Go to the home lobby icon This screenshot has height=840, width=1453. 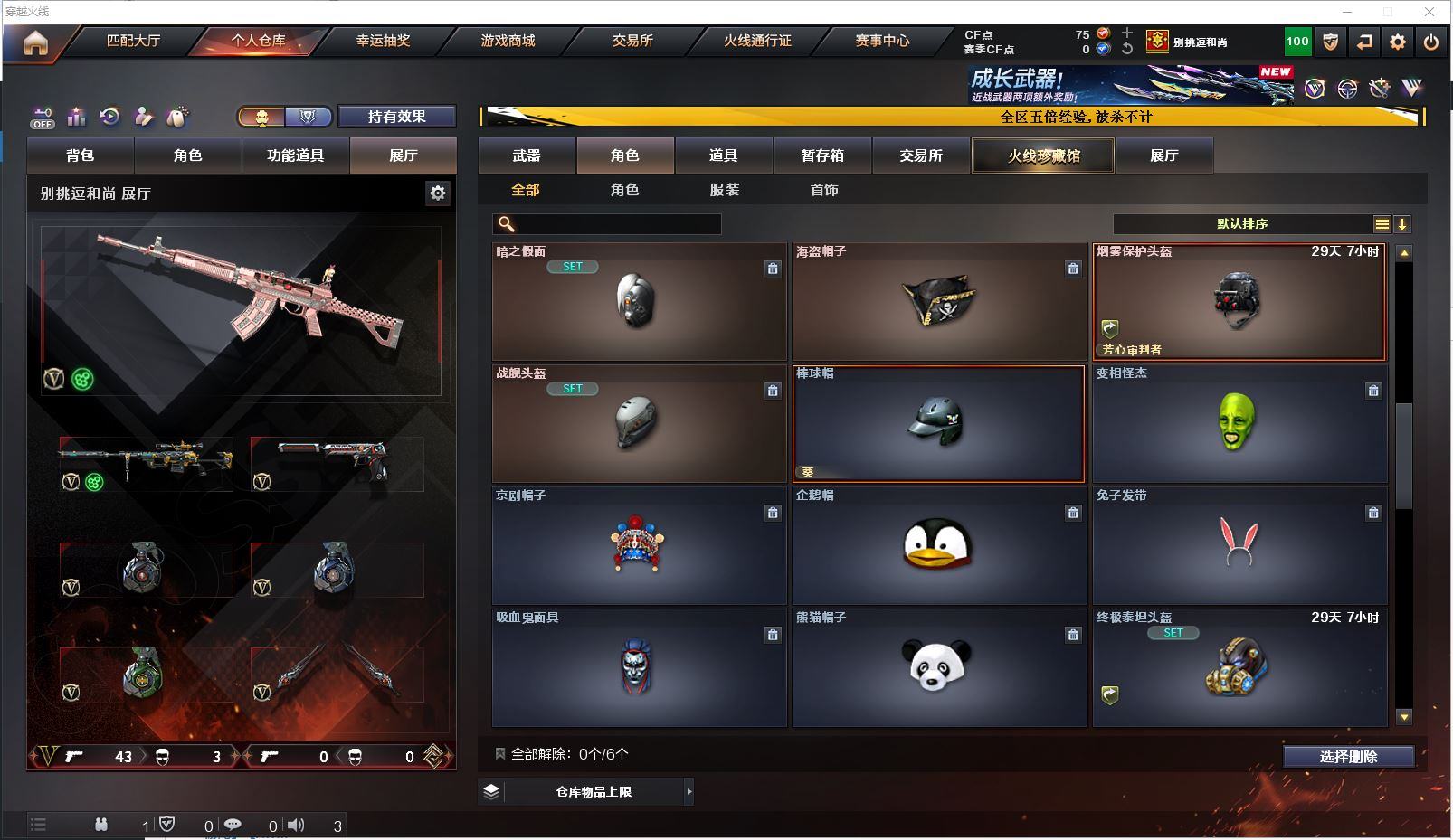point(35,42)
